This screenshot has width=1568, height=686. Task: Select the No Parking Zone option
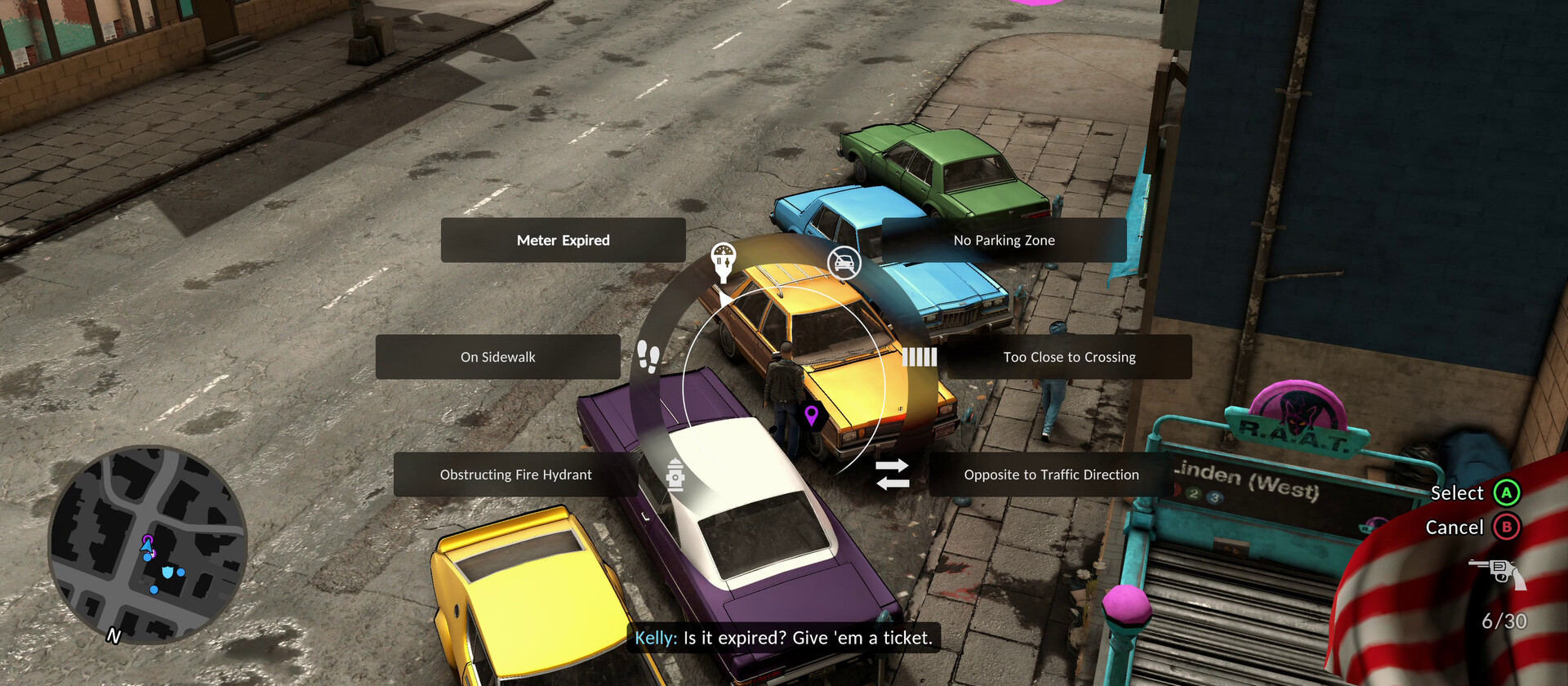[x=1004, y=240]
